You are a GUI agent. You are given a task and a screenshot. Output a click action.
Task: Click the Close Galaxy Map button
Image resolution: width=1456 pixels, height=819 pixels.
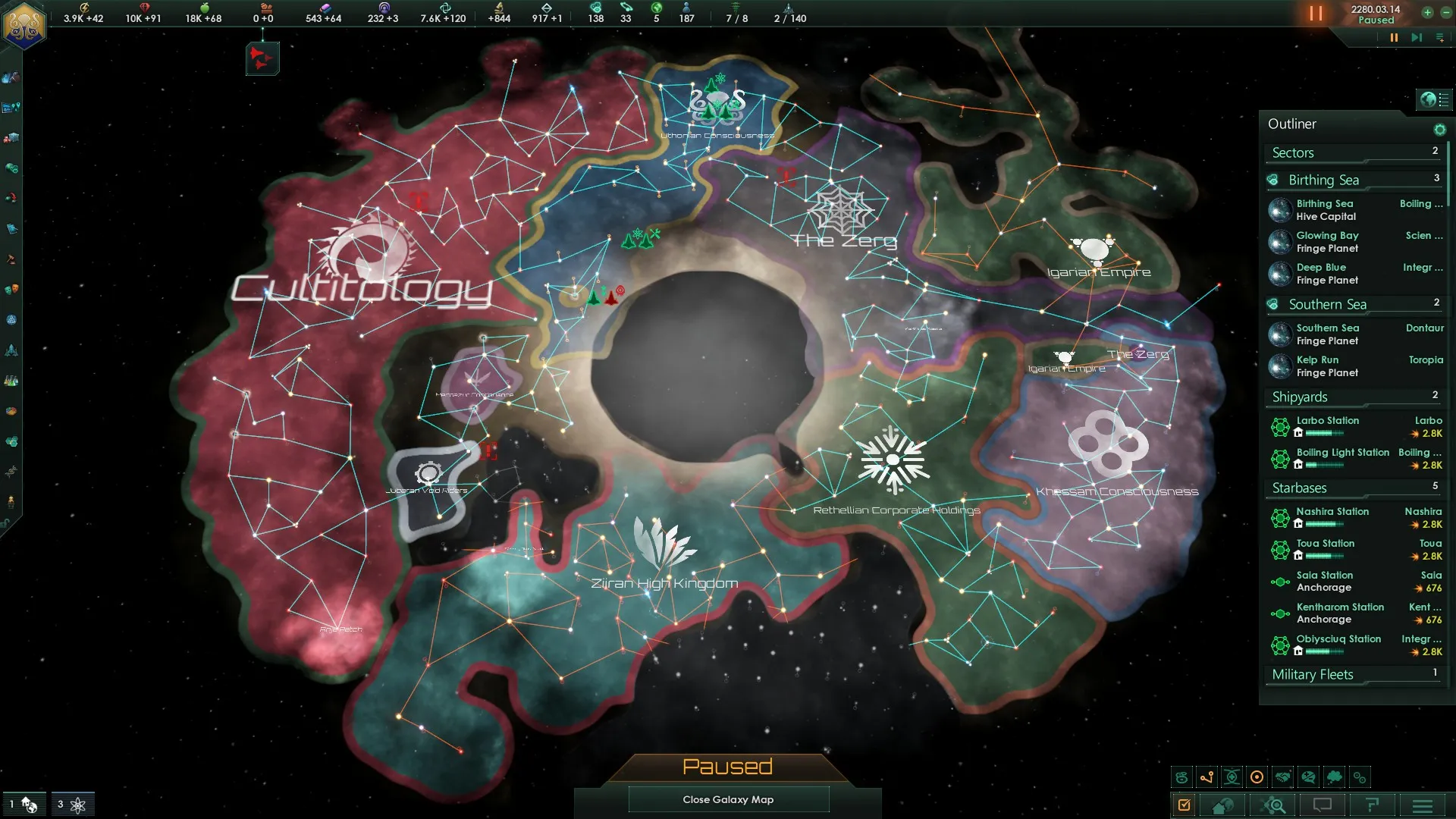click(x=728, y=799)
